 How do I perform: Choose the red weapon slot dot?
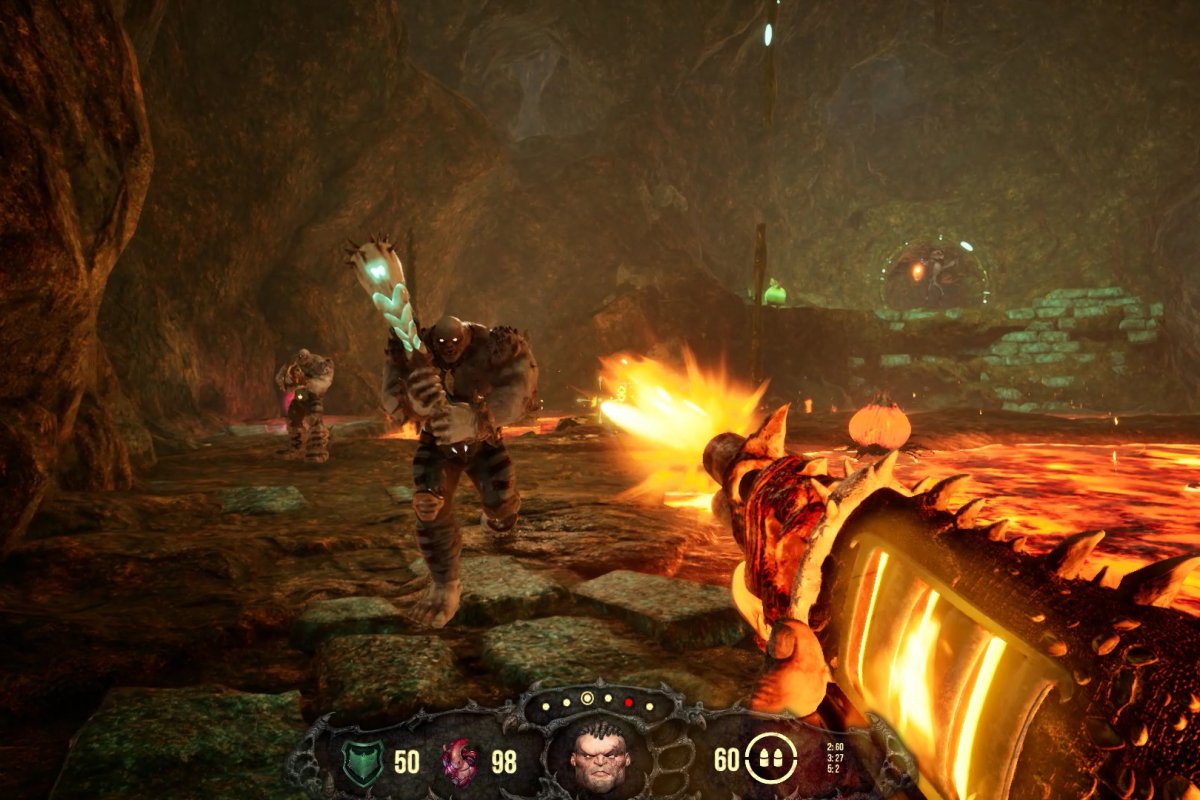629,701
